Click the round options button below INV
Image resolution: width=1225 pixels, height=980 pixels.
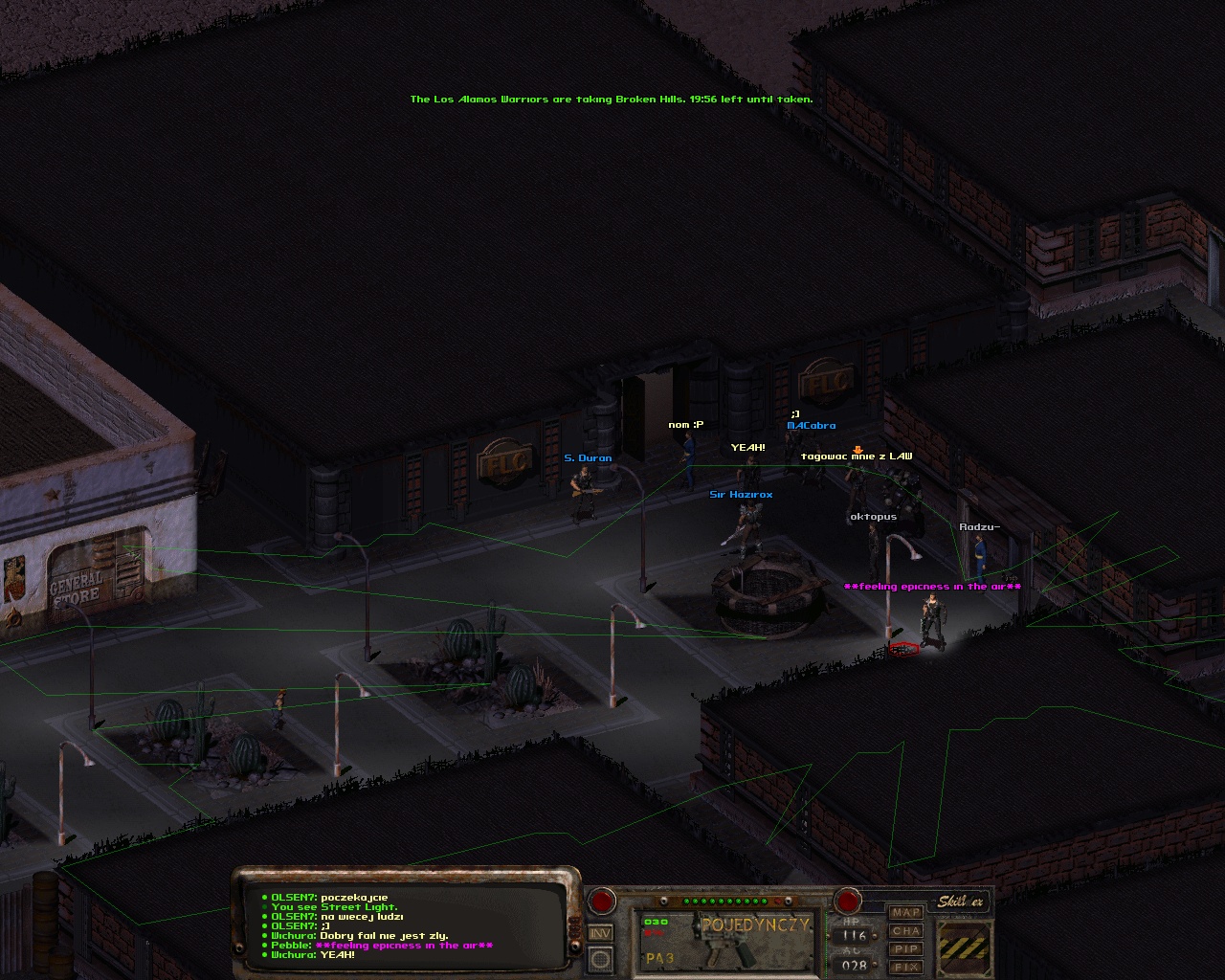(x=600, y=958)
